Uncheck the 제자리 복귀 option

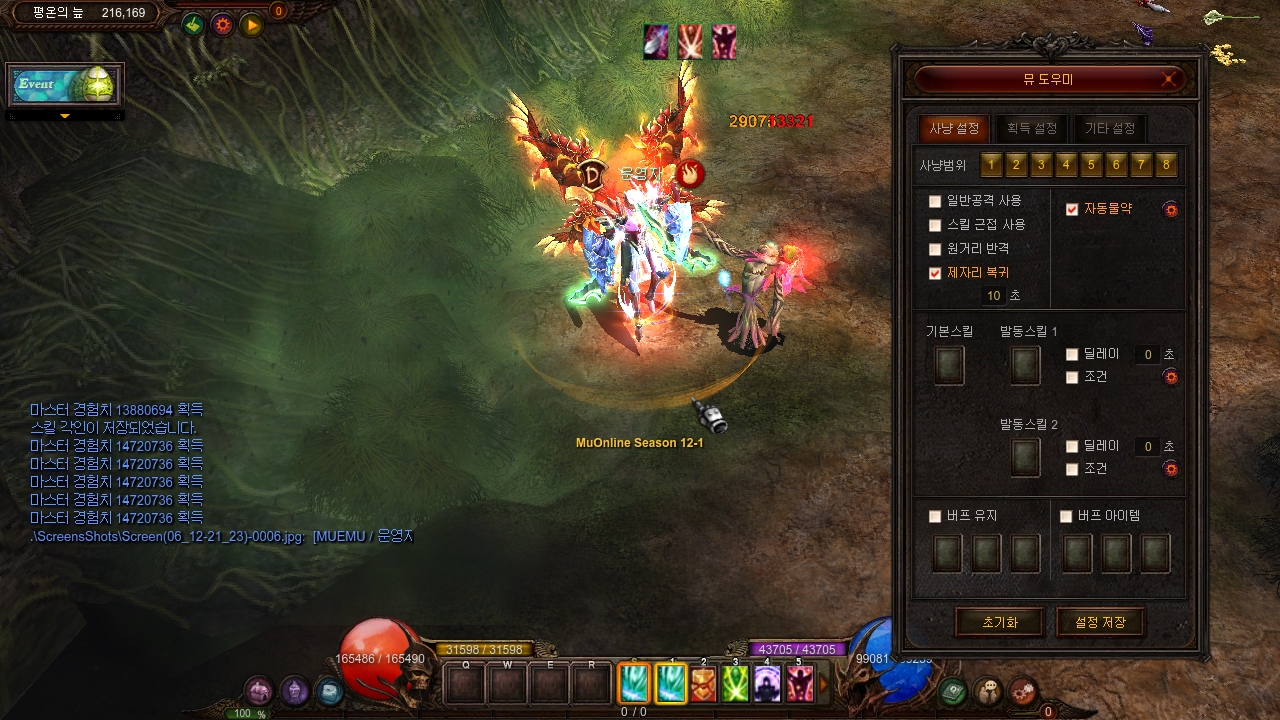[935, 273]
